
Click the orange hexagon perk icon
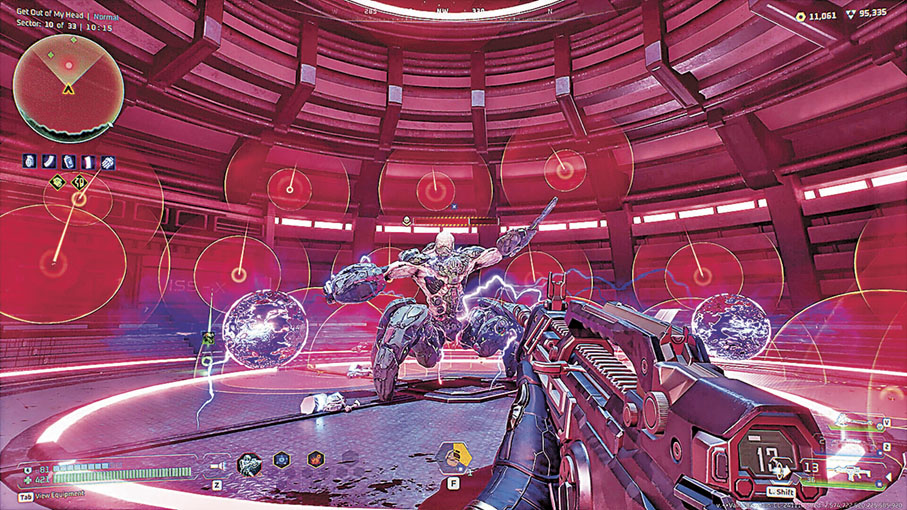click(314, 462)
